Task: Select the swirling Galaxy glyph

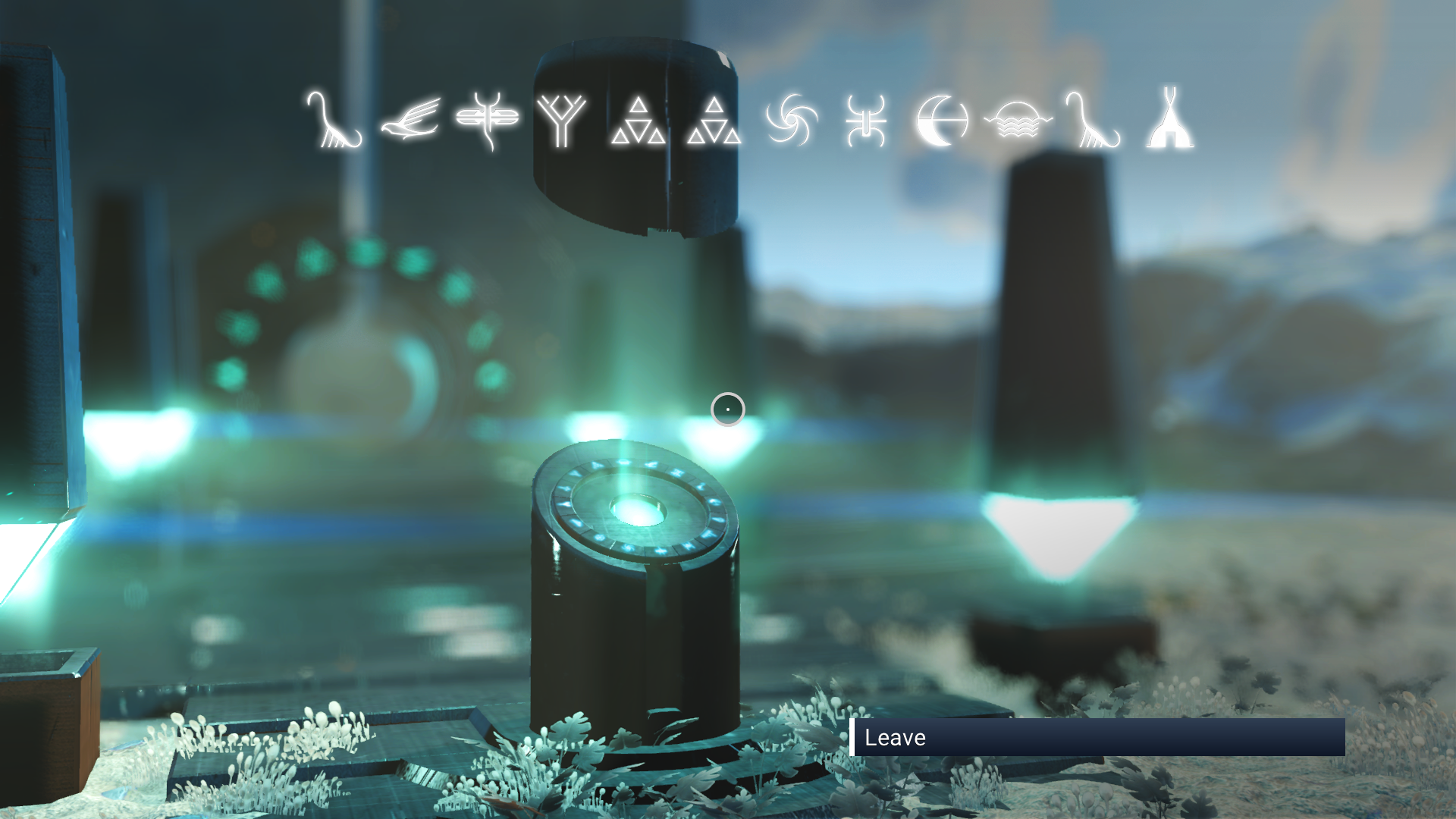Action: [x=790, y=121]
